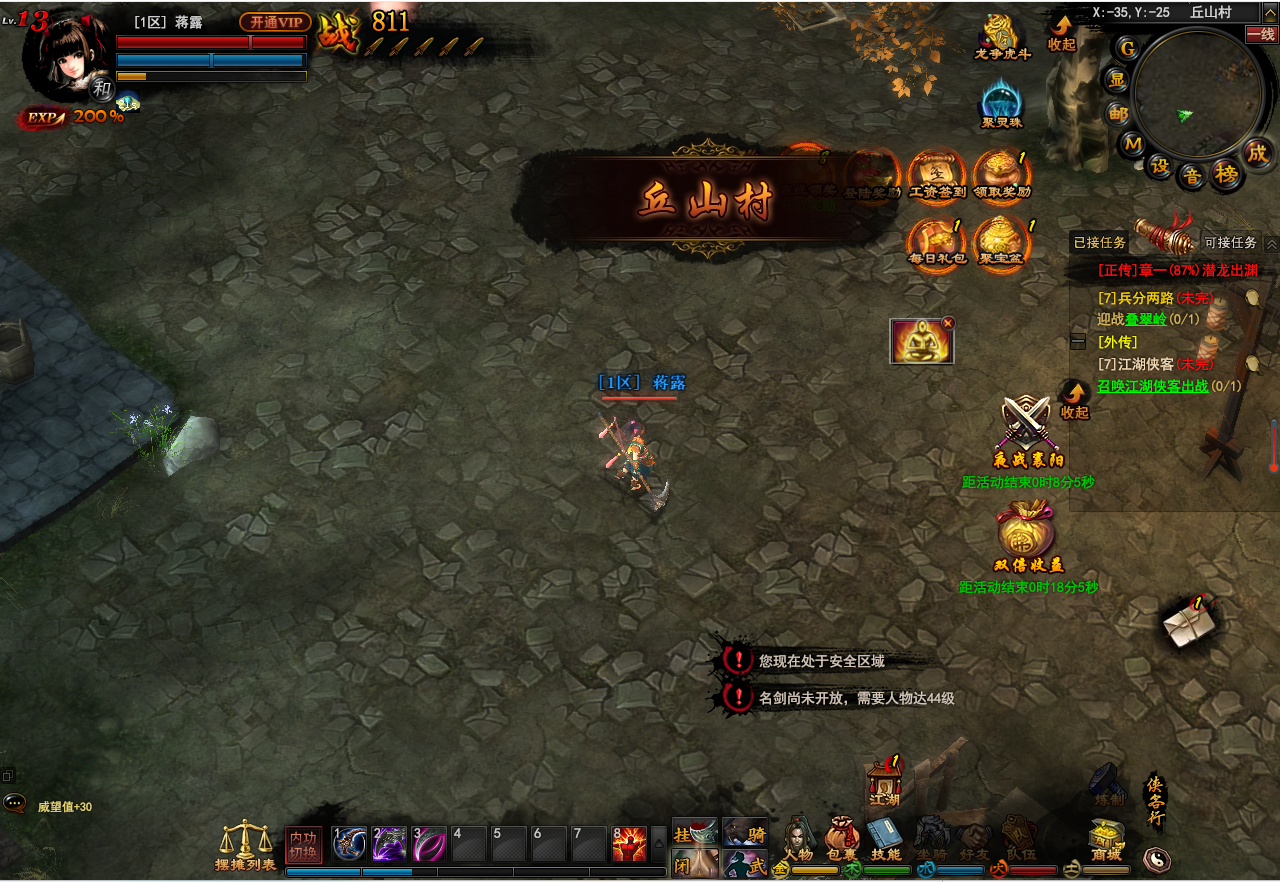Toggle sound with the 音 button
Screen dimensions: 1280x882
coord(1192,176)
